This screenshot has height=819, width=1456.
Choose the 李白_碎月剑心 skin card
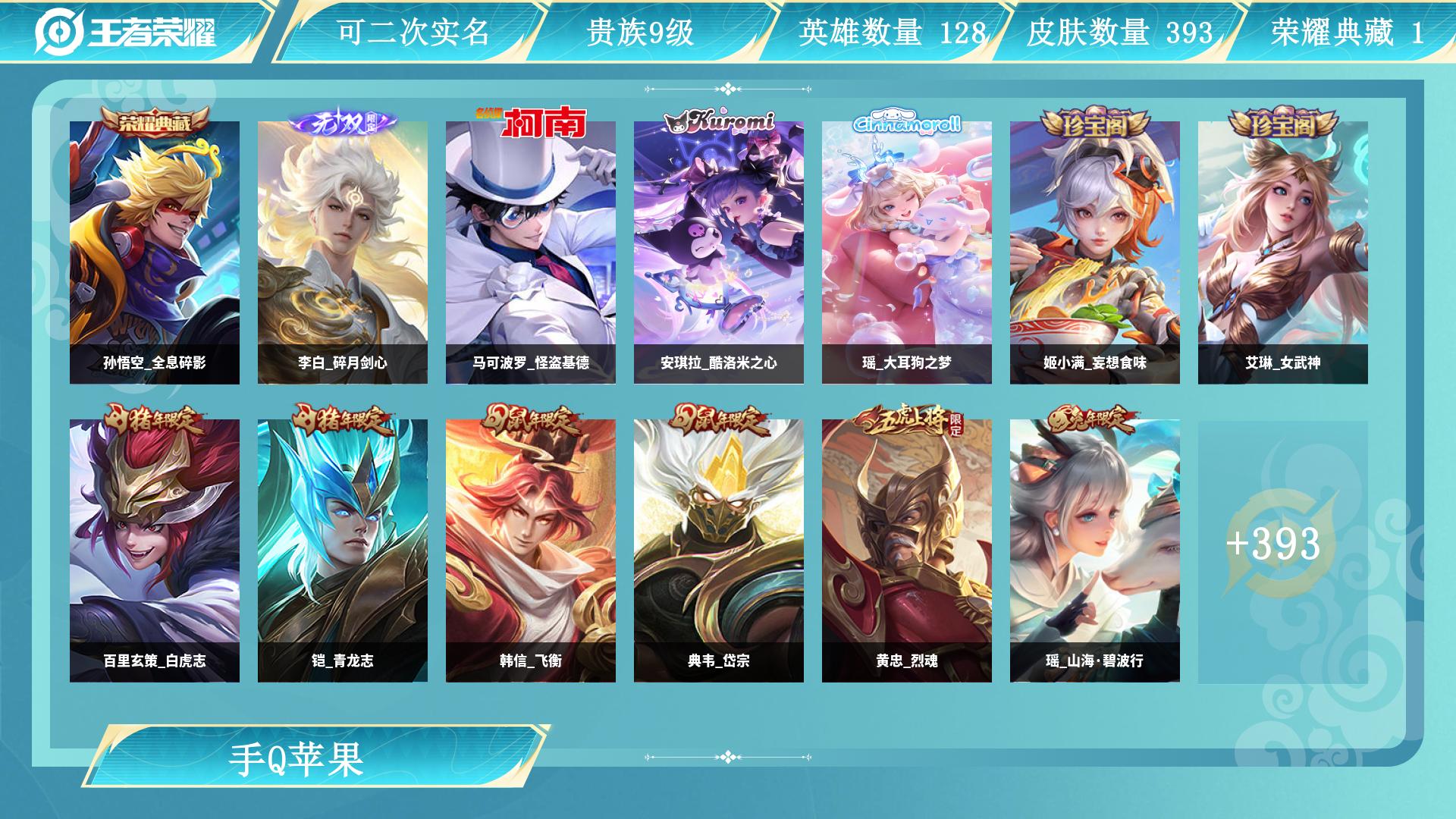(x=343, y=252)
